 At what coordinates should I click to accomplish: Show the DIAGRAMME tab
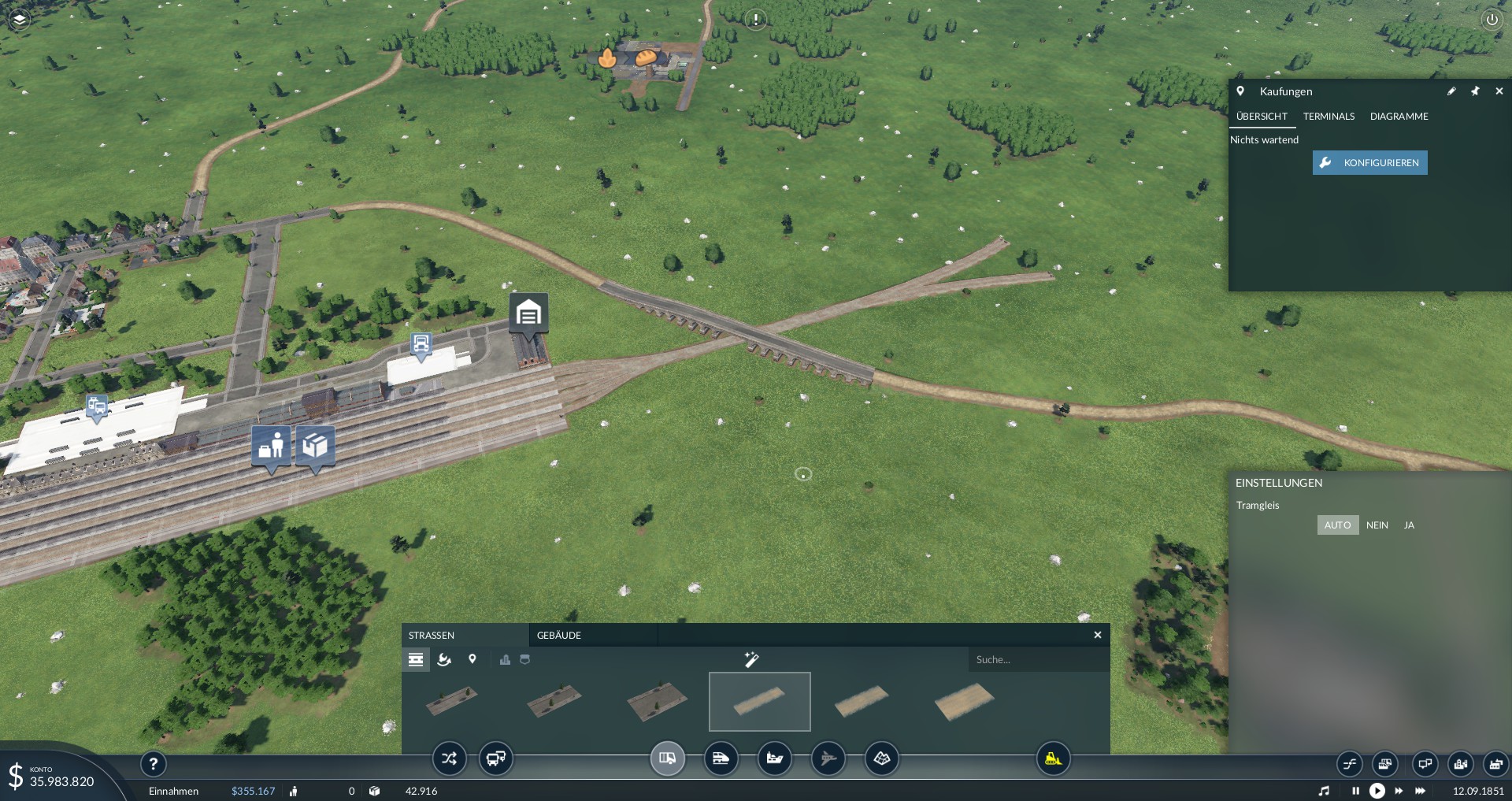(x=1399, y=117)
